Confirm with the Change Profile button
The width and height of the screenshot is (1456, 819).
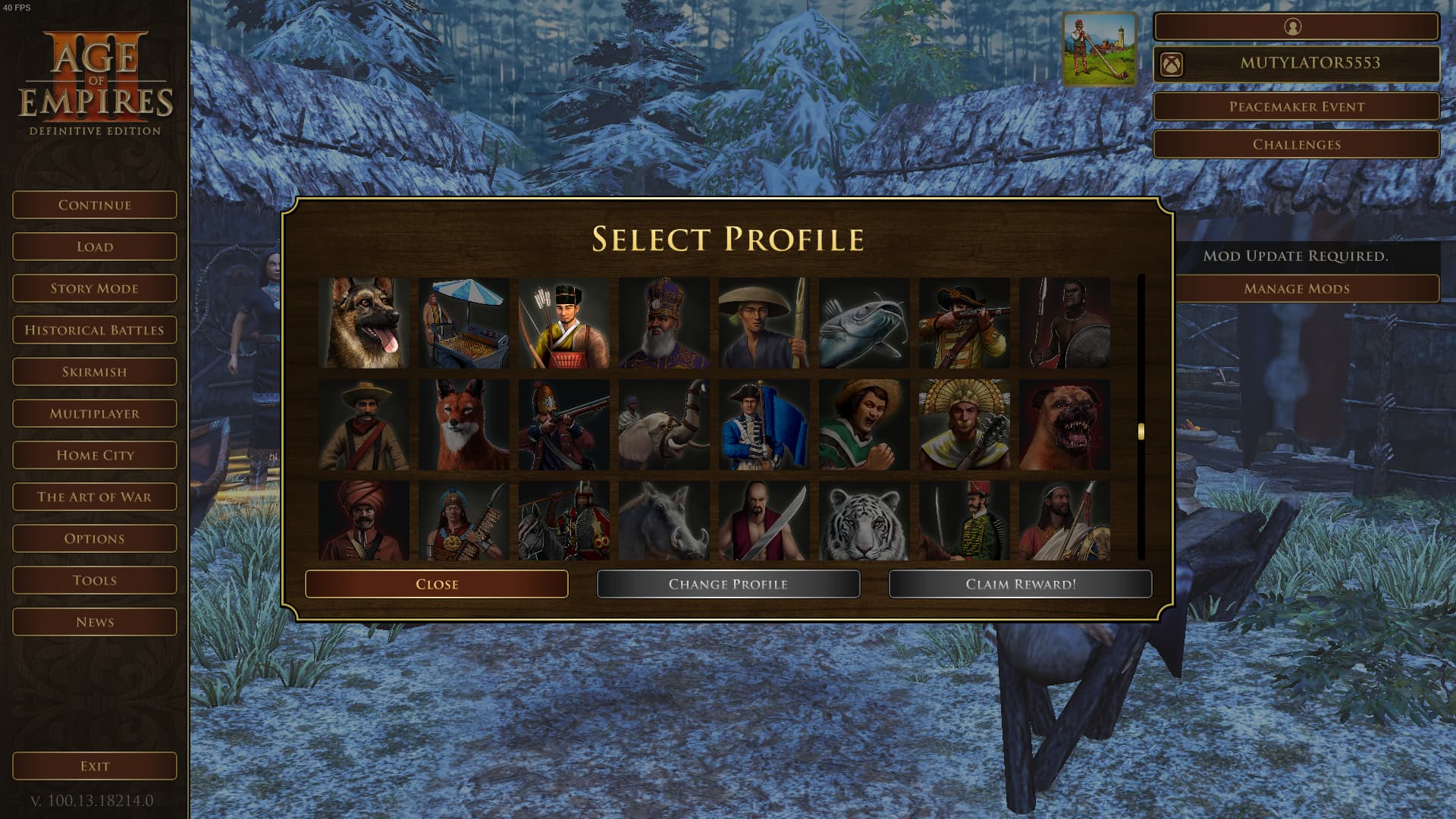(x=728, y=584)
